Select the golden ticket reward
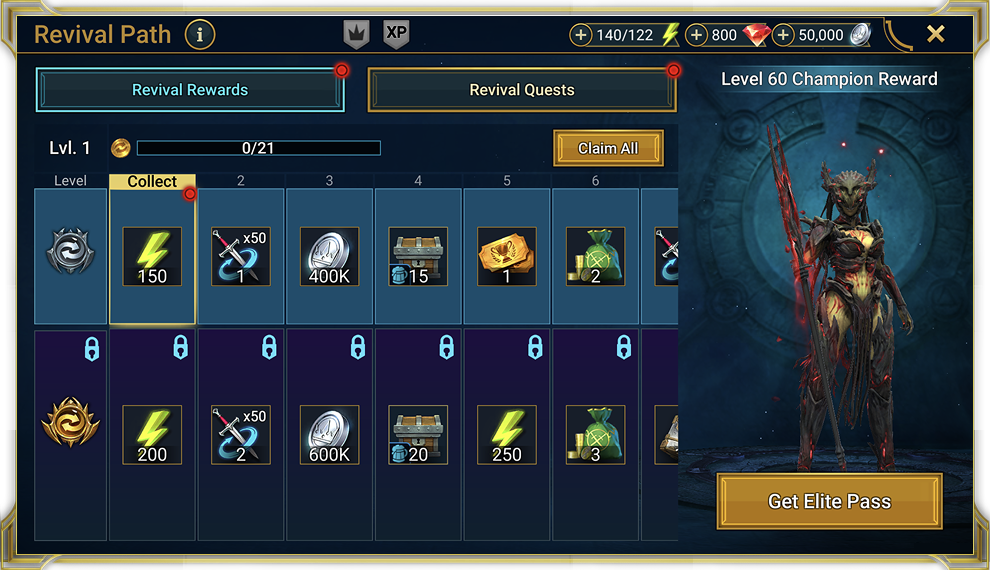The image size is (990, 570). [507, 256]
